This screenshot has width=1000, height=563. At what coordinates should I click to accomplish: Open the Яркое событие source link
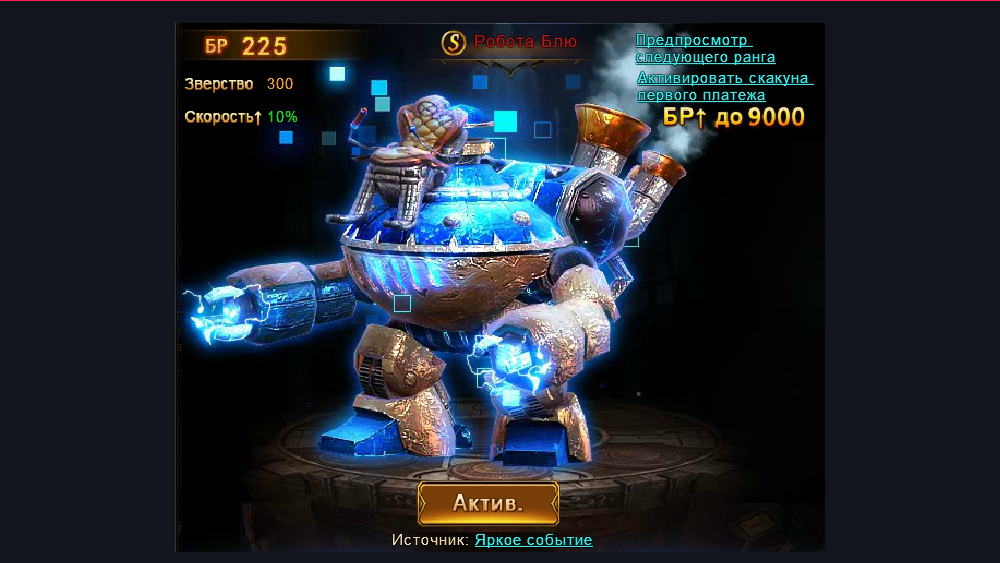[533, 540]
